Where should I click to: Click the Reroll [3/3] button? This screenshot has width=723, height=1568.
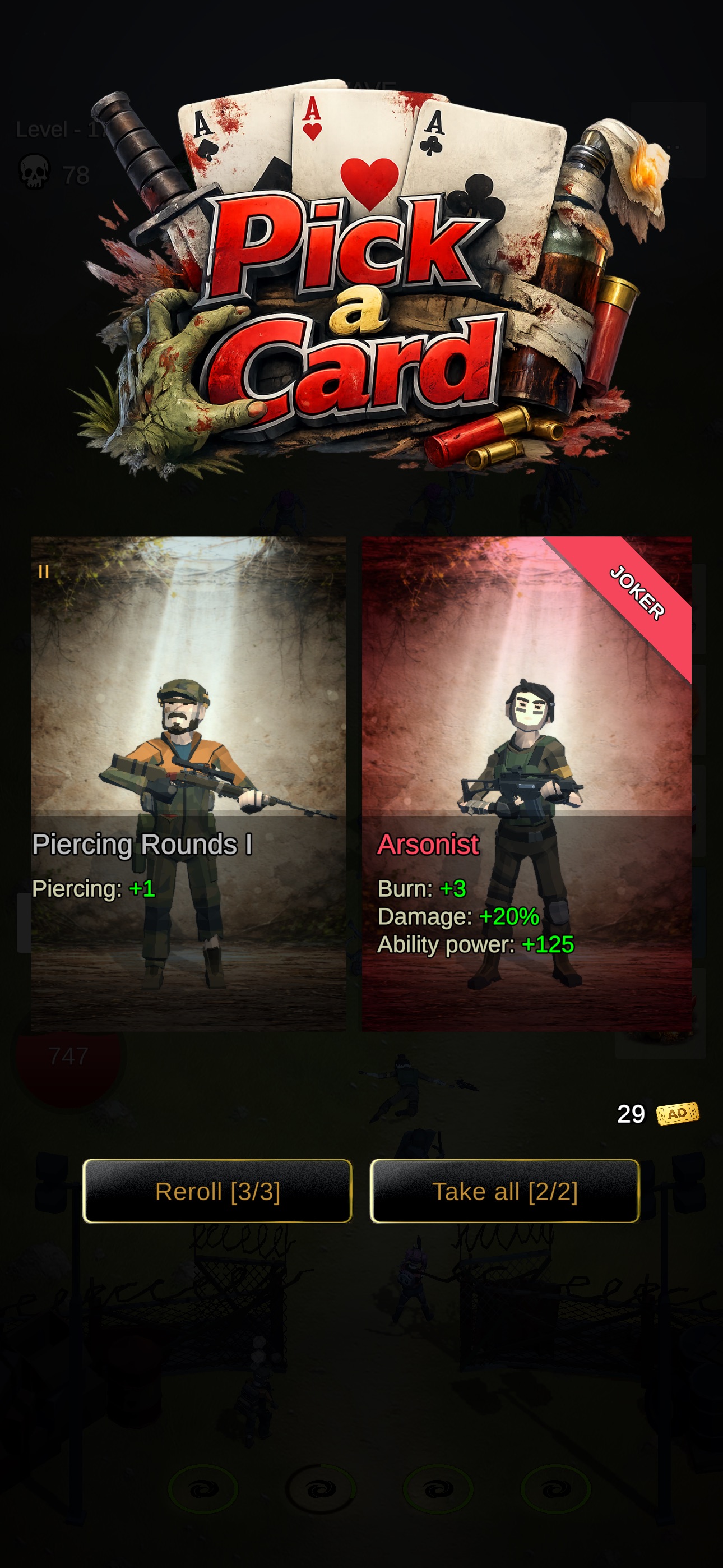217,1192
